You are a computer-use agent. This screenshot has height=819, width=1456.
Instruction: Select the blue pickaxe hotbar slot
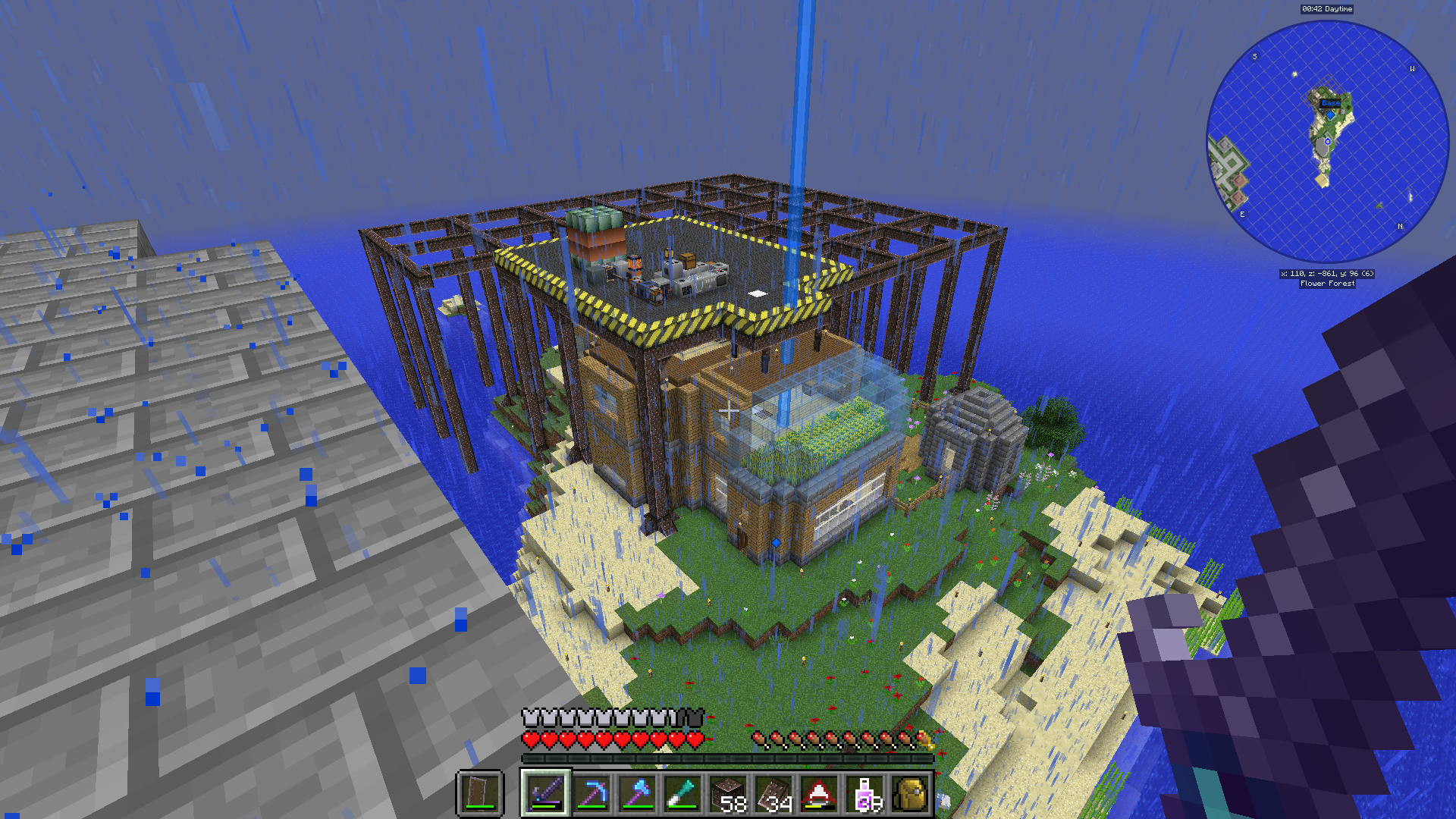(591, 793)
